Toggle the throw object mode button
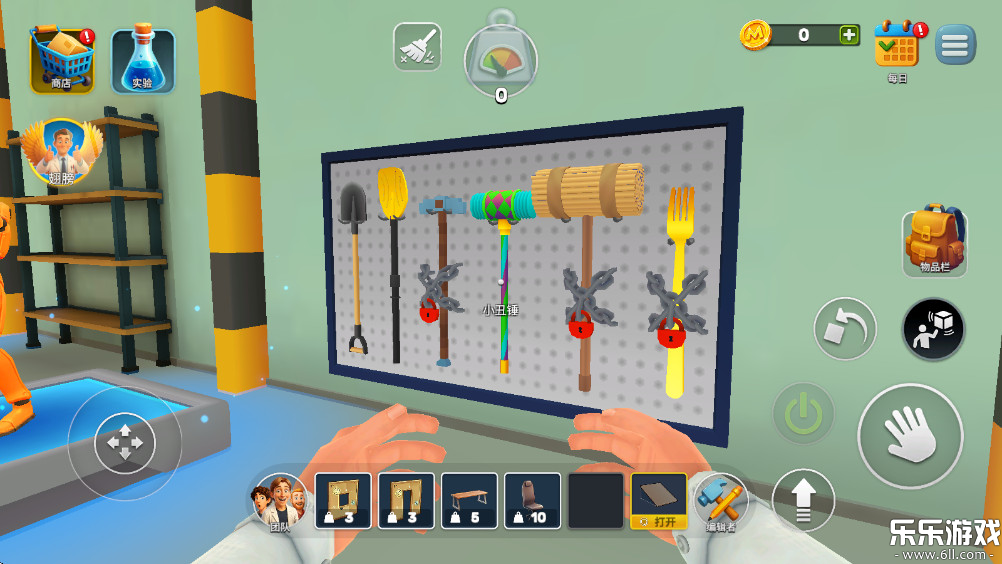Image resolution: width=1002 pixels, height=564 pixels. (x=933, y=329)
